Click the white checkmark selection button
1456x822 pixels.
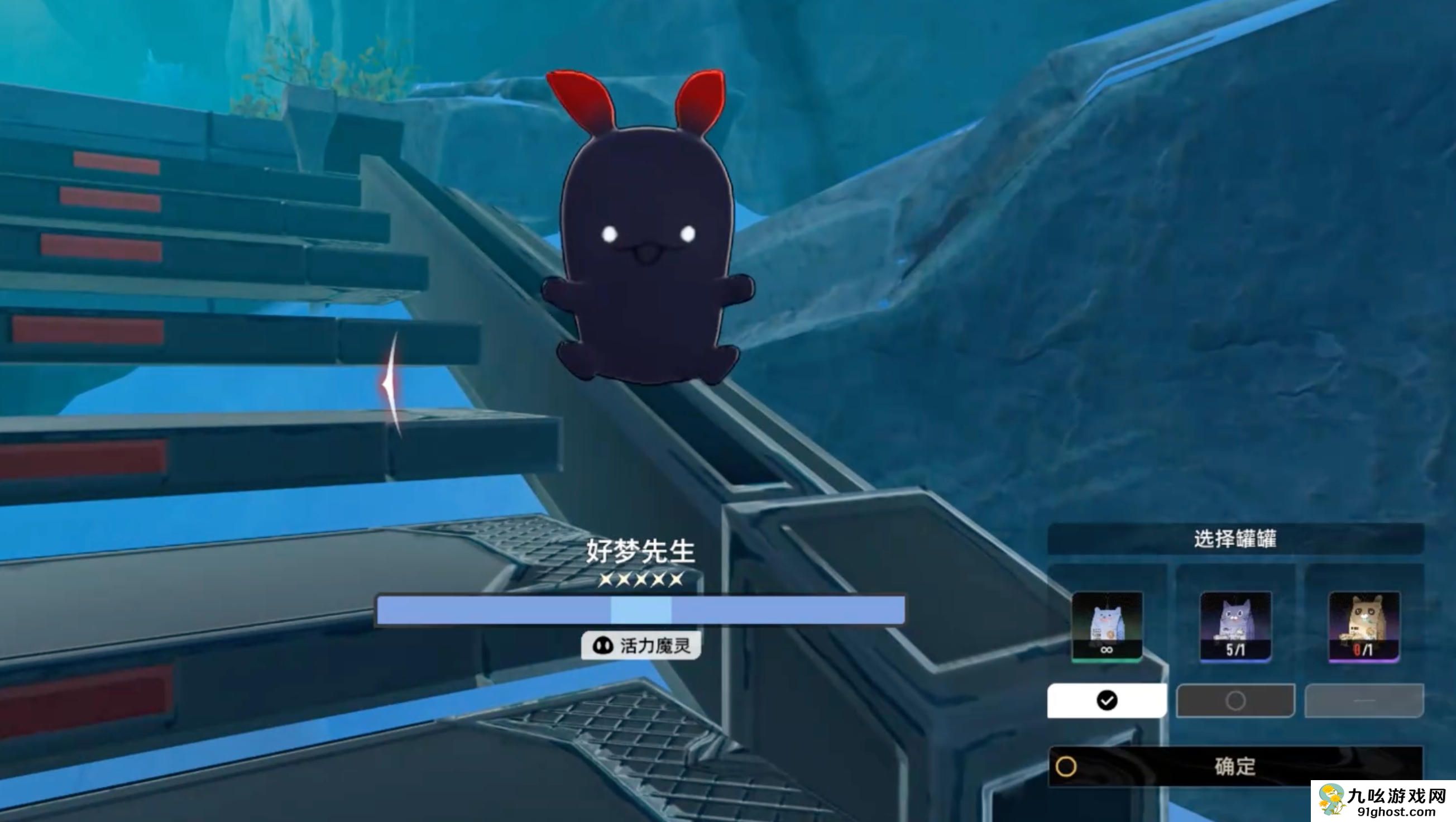click(1107, 700)
